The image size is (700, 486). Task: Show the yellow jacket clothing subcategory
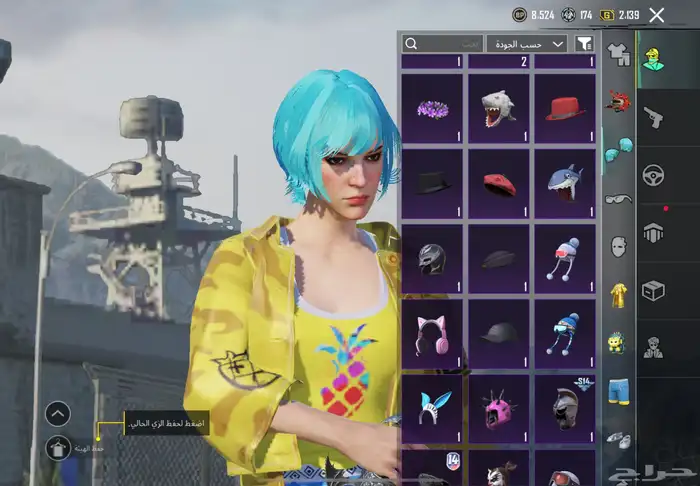[618, 293]
